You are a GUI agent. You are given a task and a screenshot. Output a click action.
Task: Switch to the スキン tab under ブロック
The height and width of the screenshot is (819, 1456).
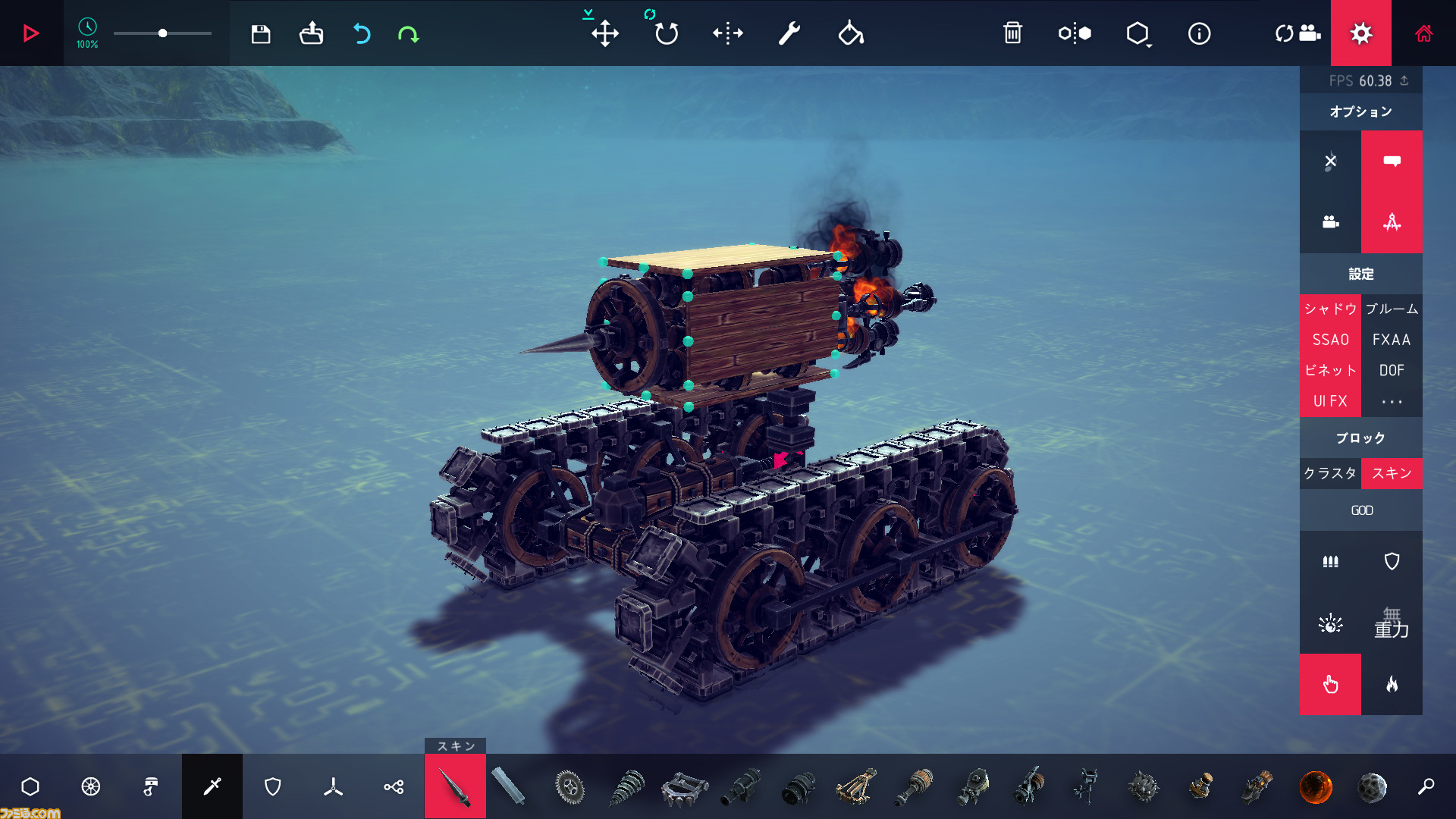[x=1392, y=473]
